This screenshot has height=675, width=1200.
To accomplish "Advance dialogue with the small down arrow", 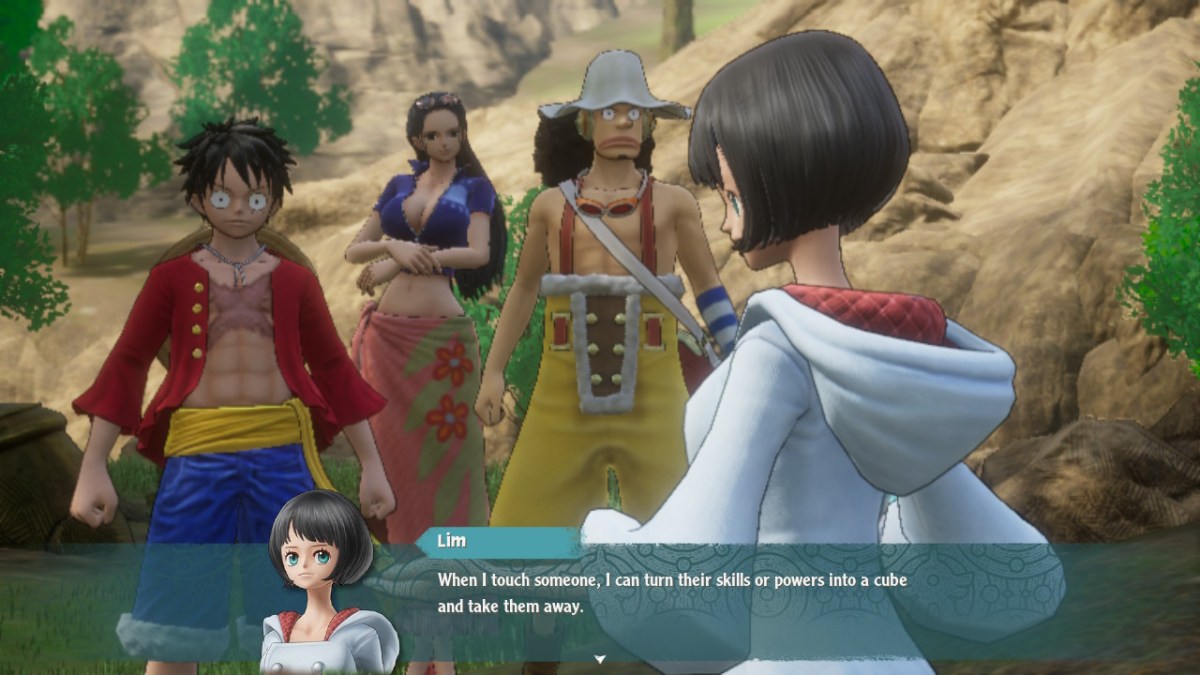I will [600, 659].
